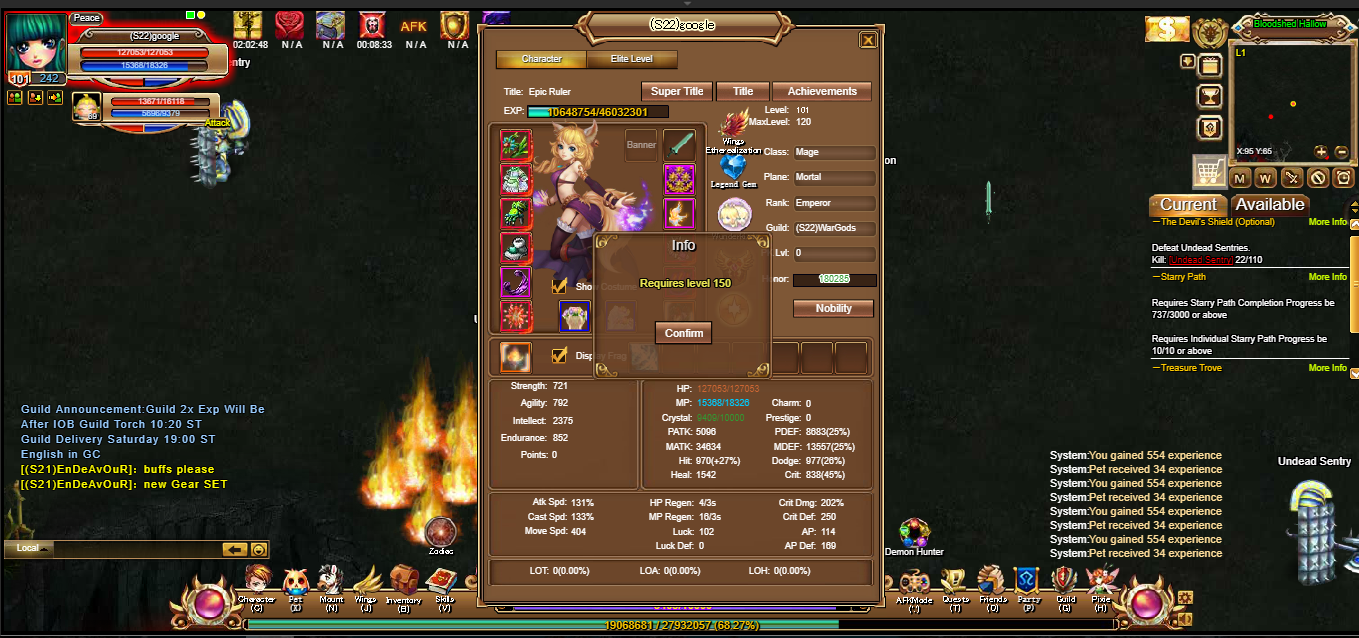Toggle the Show Costume checkbox
The height and width of the screenshot is (638, 1359).
pos(560,286)
